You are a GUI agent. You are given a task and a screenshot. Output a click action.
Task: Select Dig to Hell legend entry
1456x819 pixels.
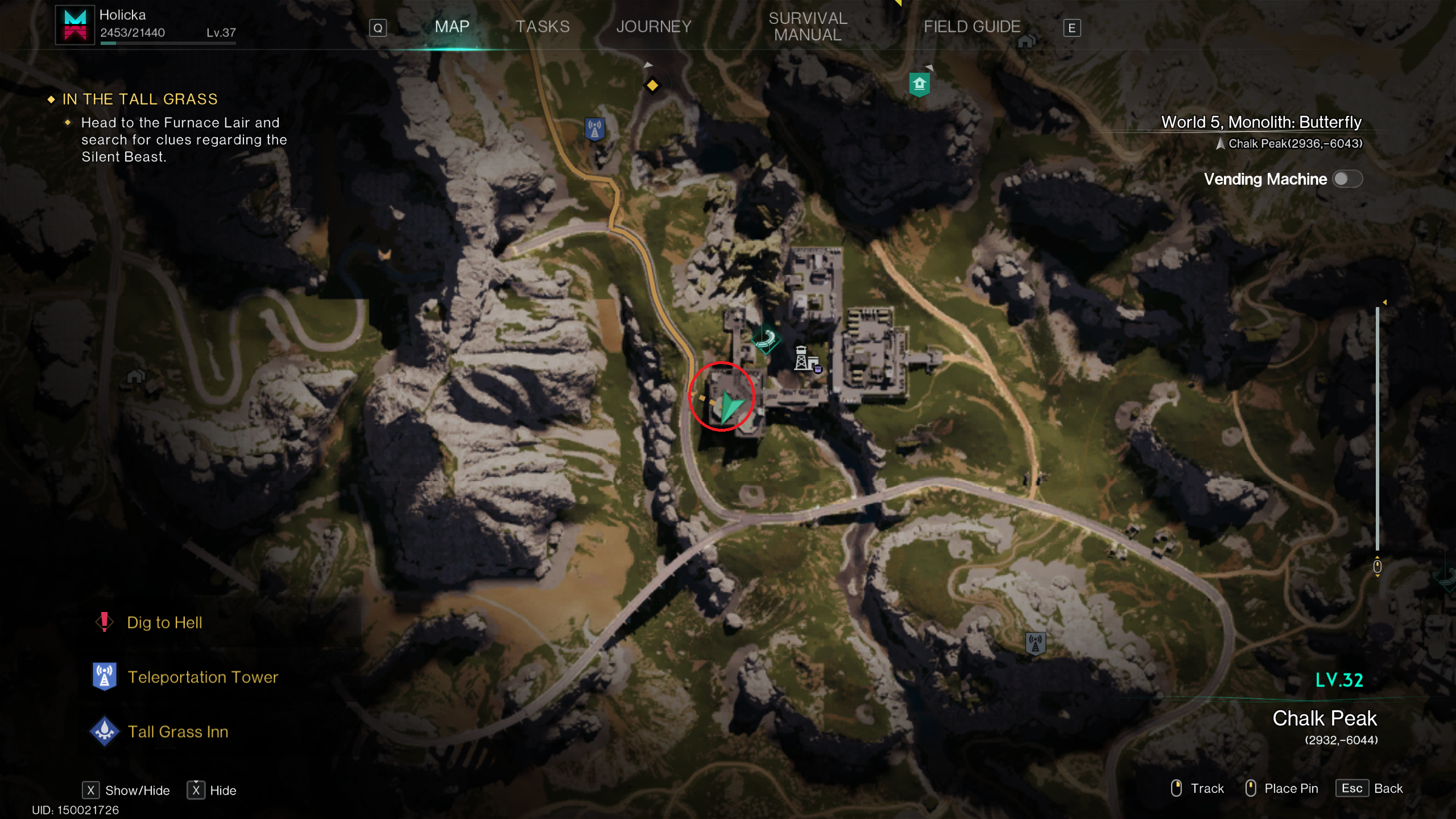coord(164,622)
